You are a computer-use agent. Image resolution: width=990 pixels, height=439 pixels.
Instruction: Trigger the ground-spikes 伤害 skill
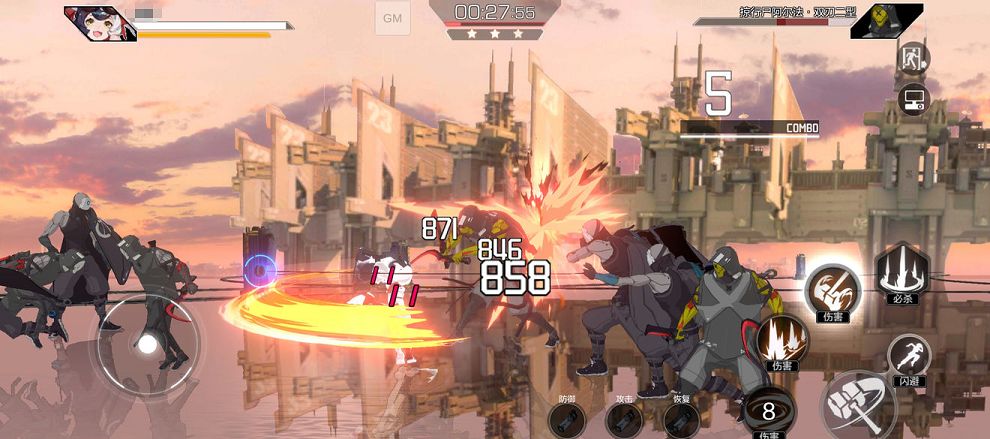coord(781,340)
